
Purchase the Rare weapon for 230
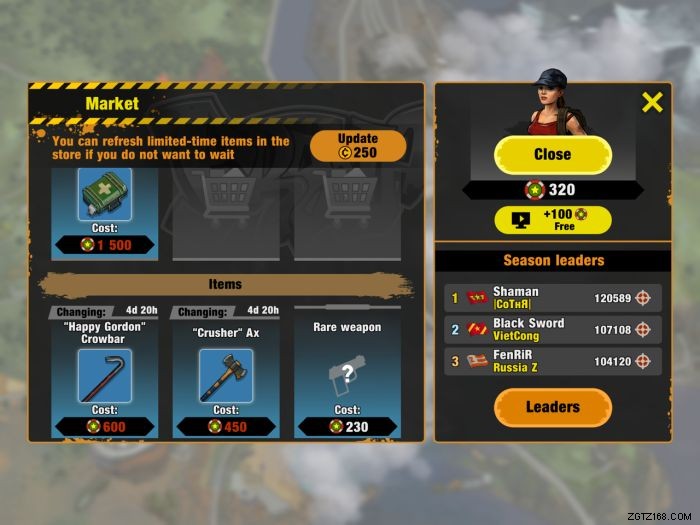tap(347, 427)
